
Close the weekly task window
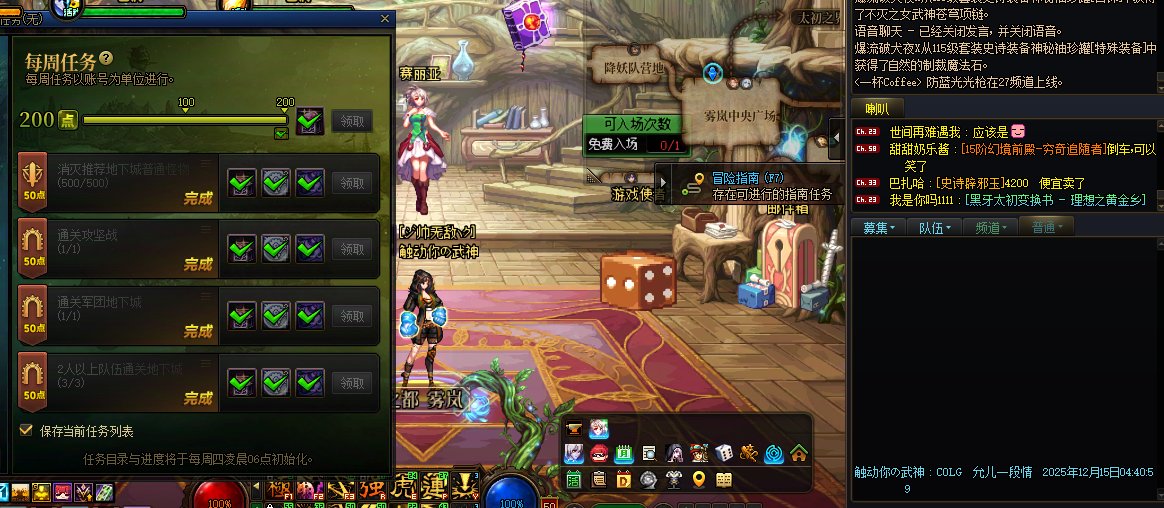pyautogui.click(x=385, y=18)
